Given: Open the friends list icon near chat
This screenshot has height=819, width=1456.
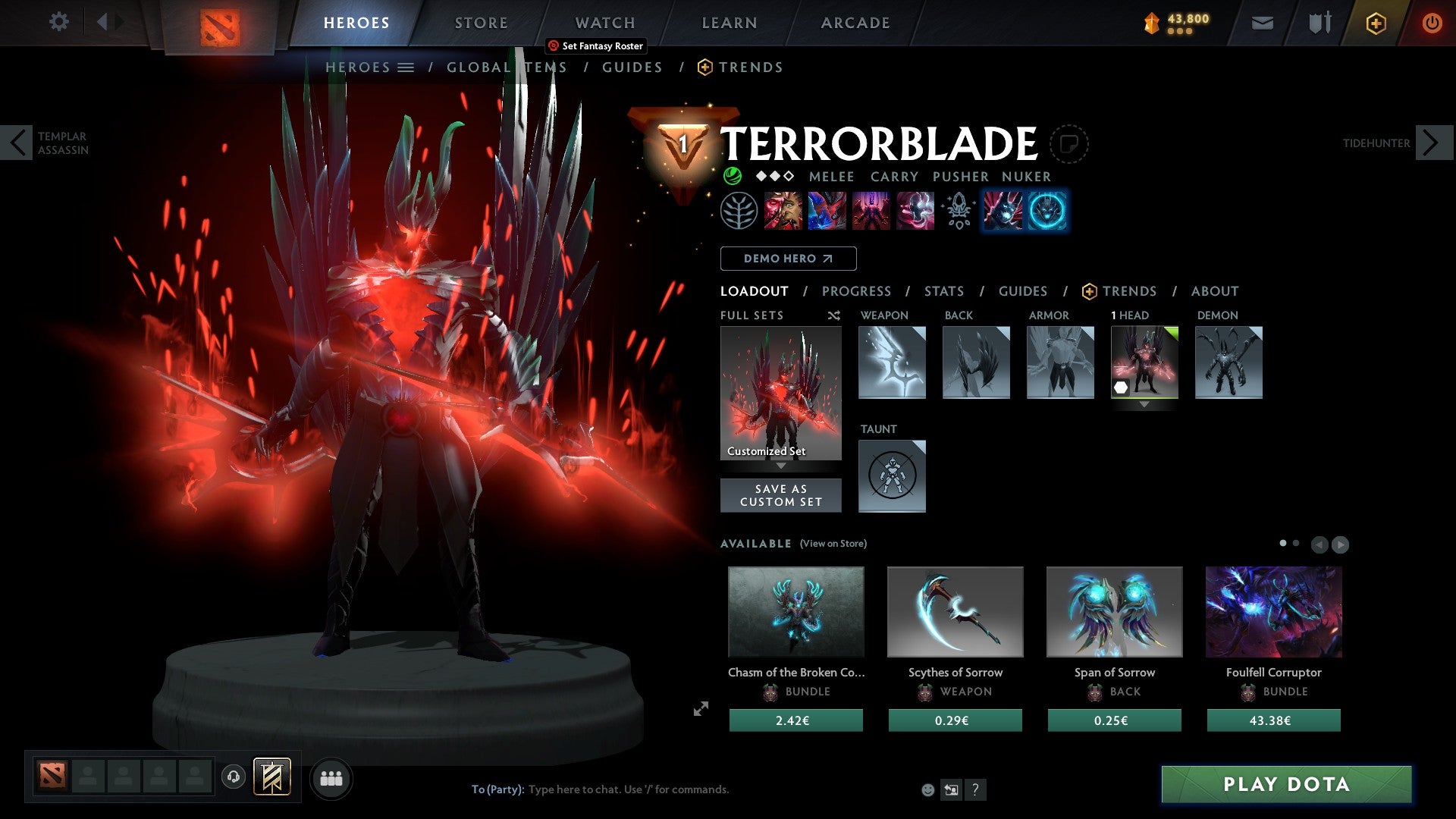Looking at the screenshot, I should point(331,778).
